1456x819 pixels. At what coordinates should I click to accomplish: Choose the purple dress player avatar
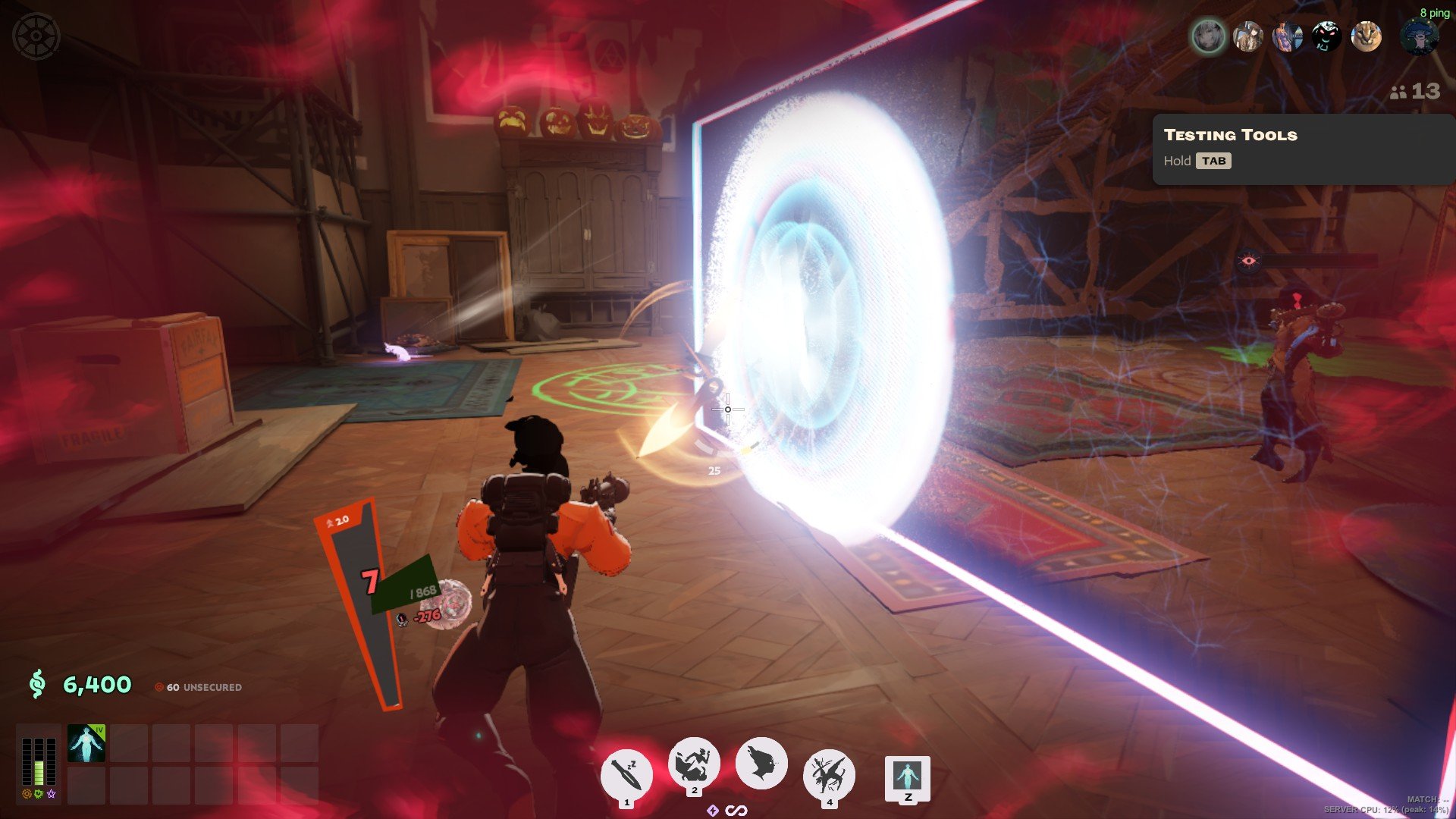coord(1287,36)
